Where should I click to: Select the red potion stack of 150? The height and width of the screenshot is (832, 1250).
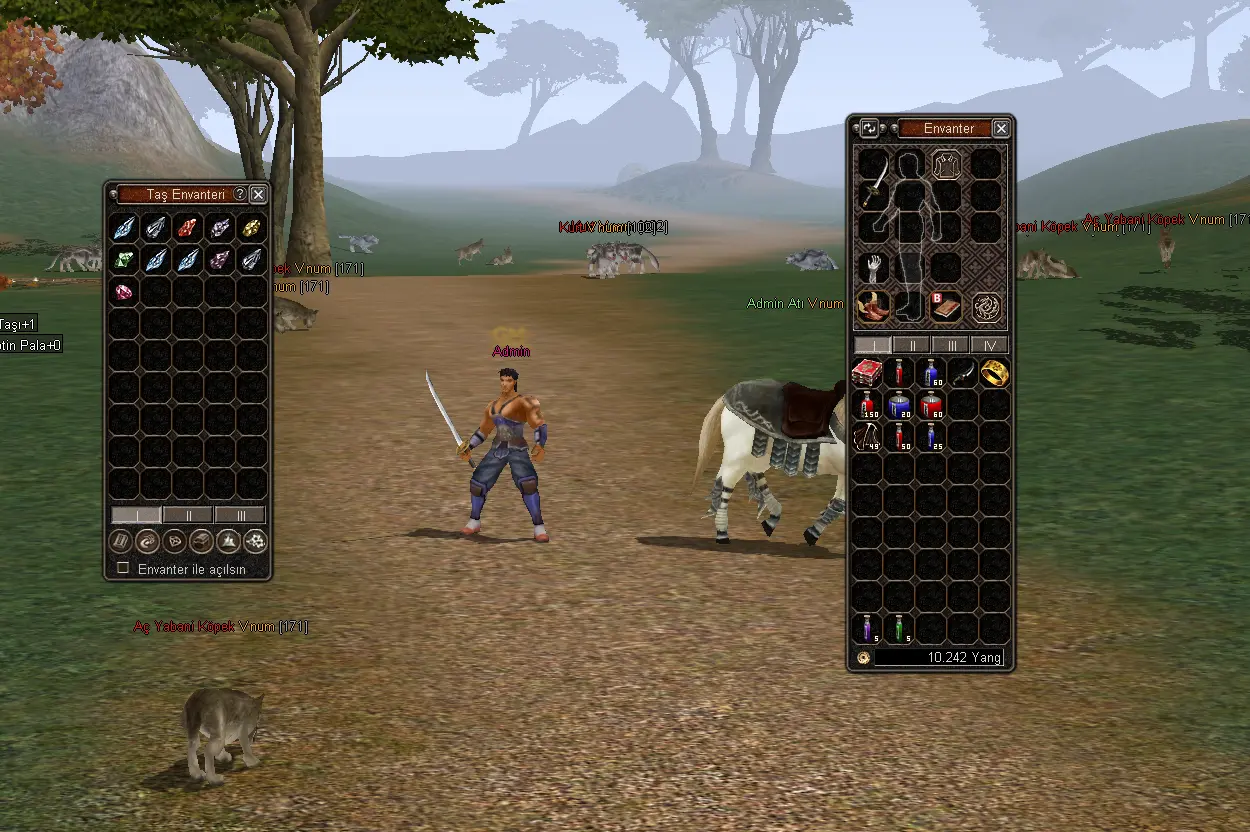pyautogui.click(x=866, y=406)
